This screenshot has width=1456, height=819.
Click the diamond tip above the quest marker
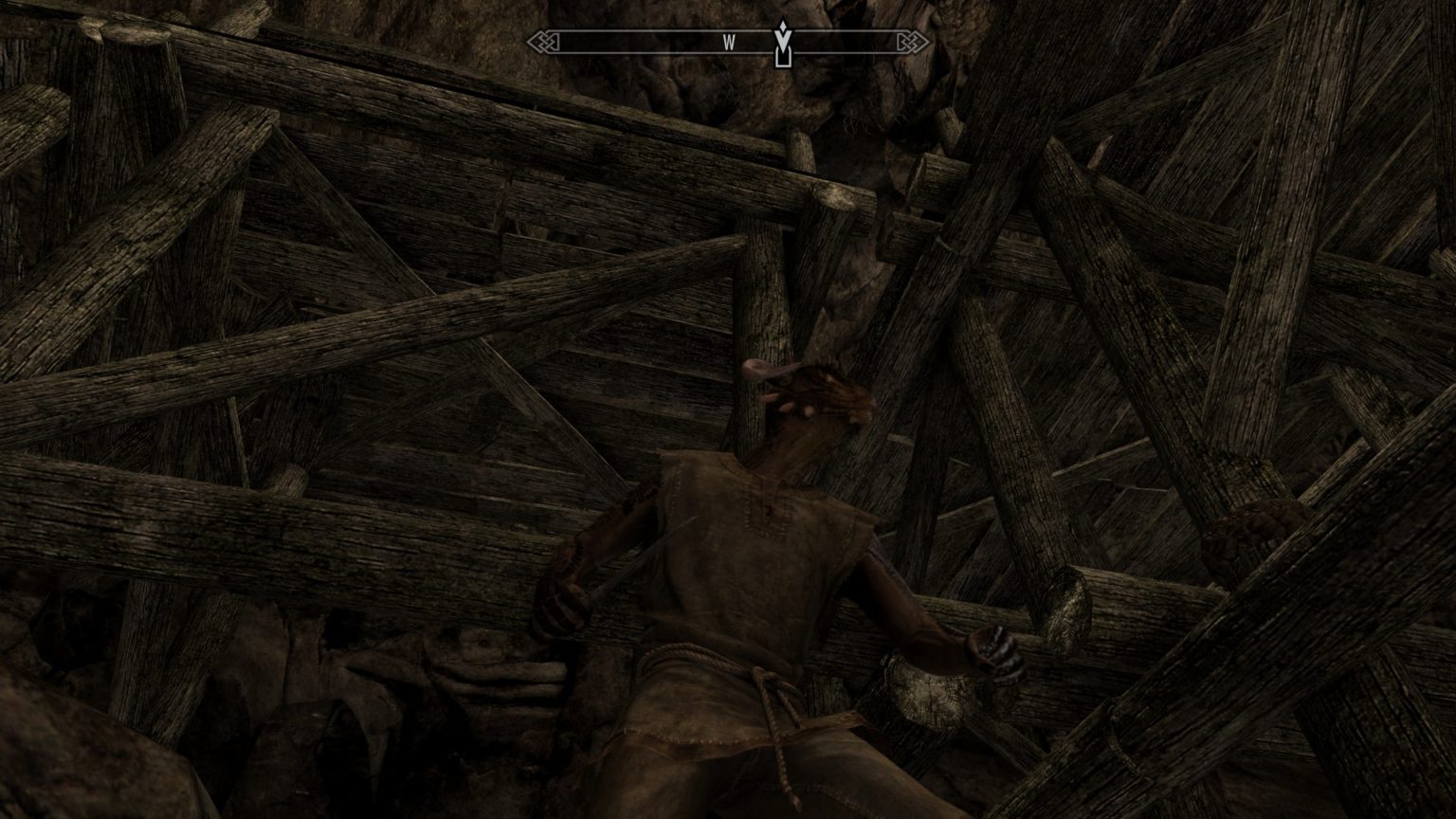click(783, 25)
